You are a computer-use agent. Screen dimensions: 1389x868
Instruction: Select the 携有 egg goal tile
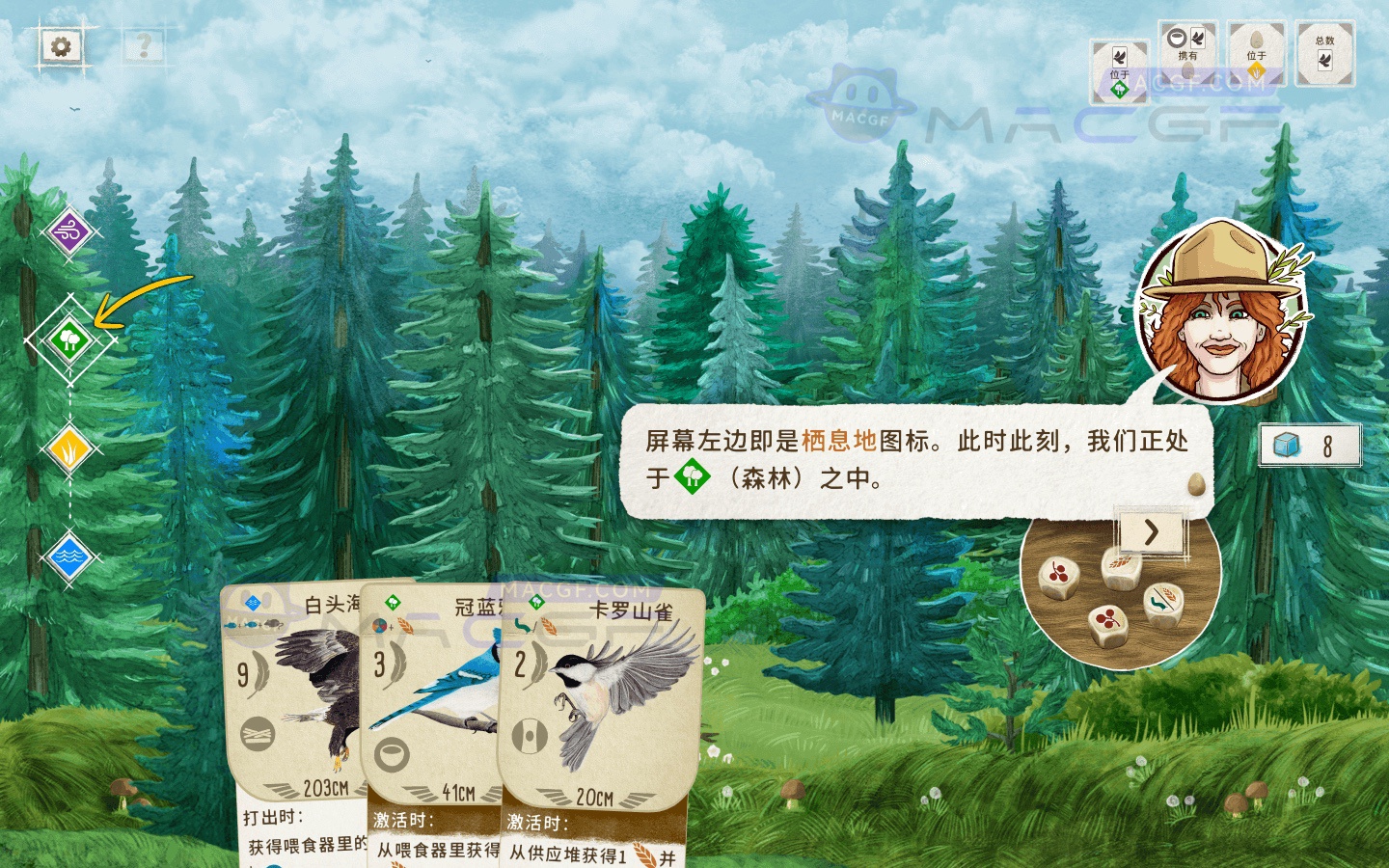(1188, 53)
